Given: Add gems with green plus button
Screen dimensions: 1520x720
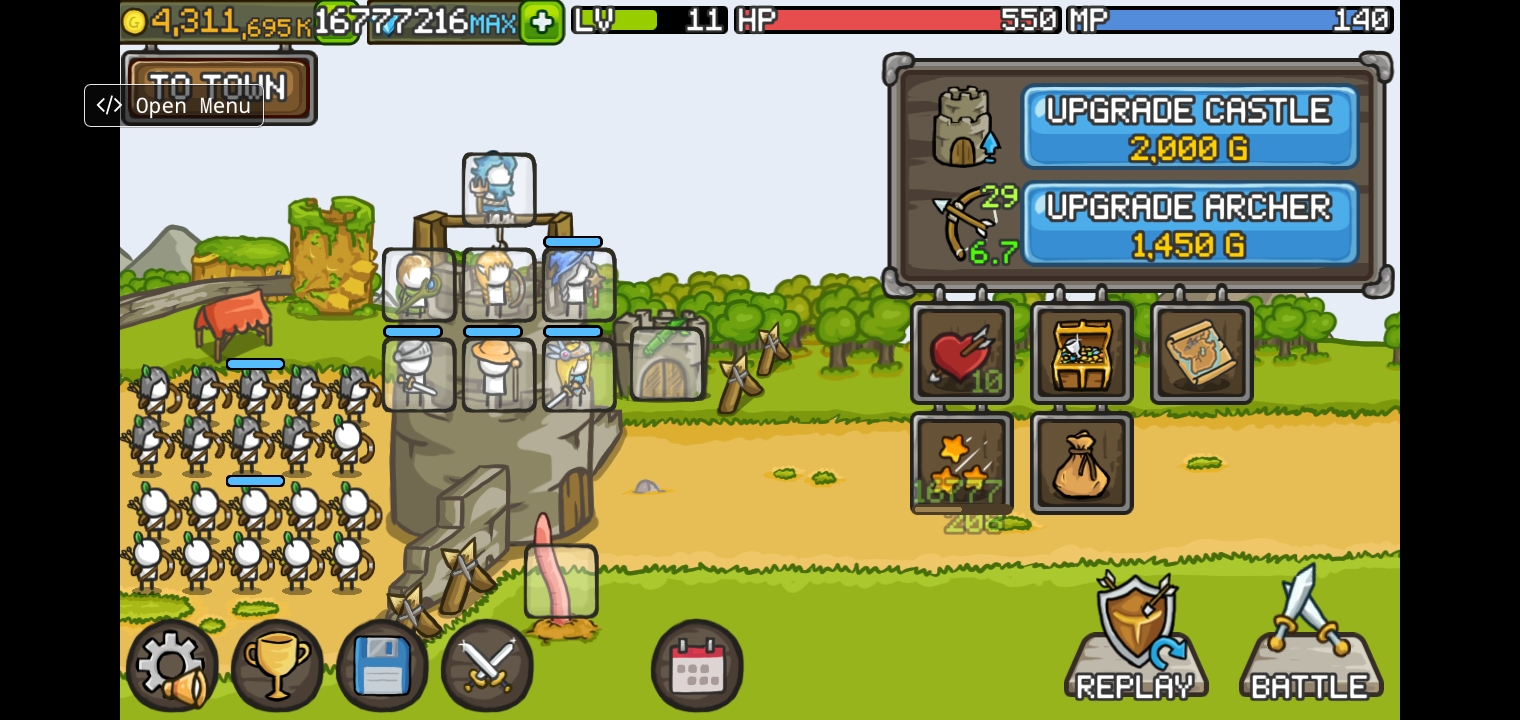Looking at the screenshot, I should (541, 22).
